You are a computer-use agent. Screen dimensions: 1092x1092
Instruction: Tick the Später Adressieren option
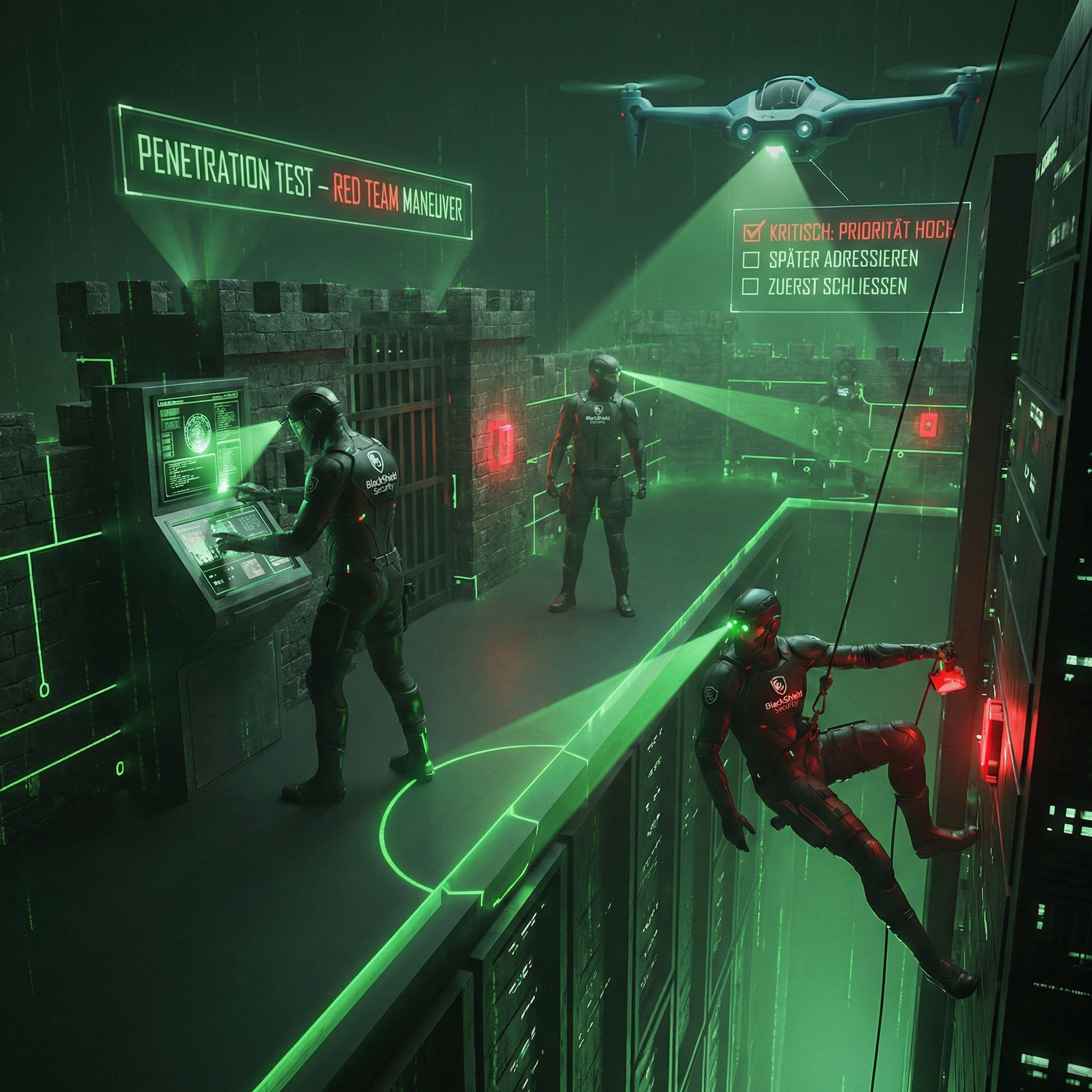tap(751, 260)
